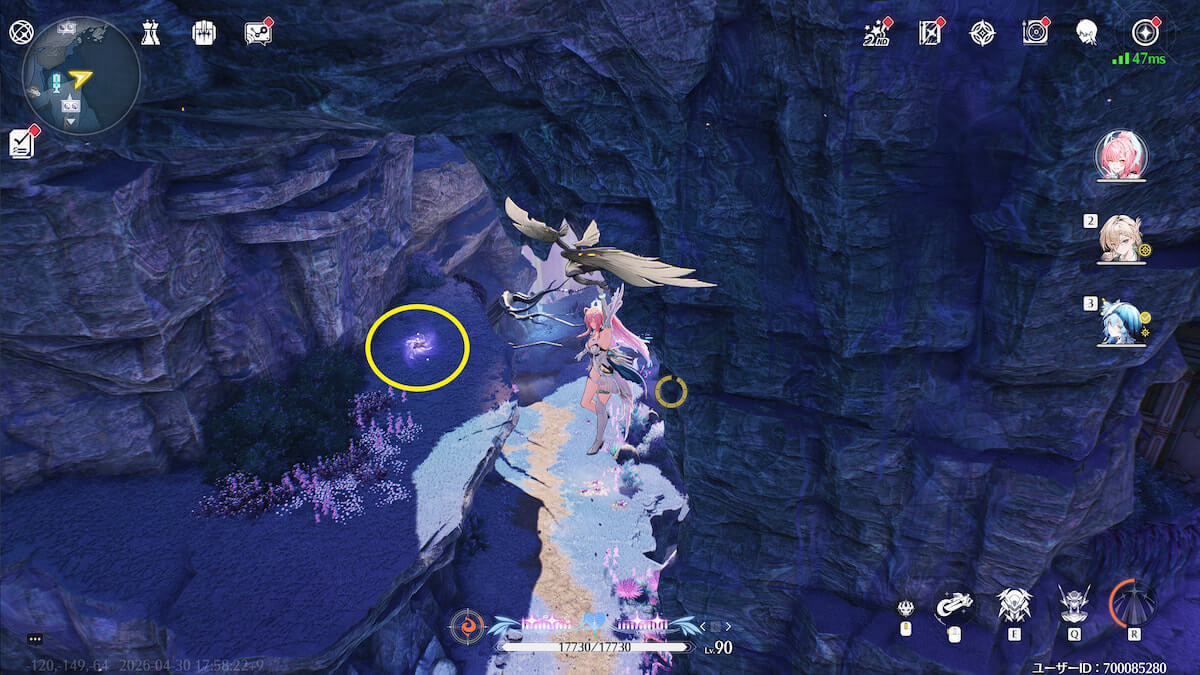Activate the grapple tool icon

(x=954, y=605)
